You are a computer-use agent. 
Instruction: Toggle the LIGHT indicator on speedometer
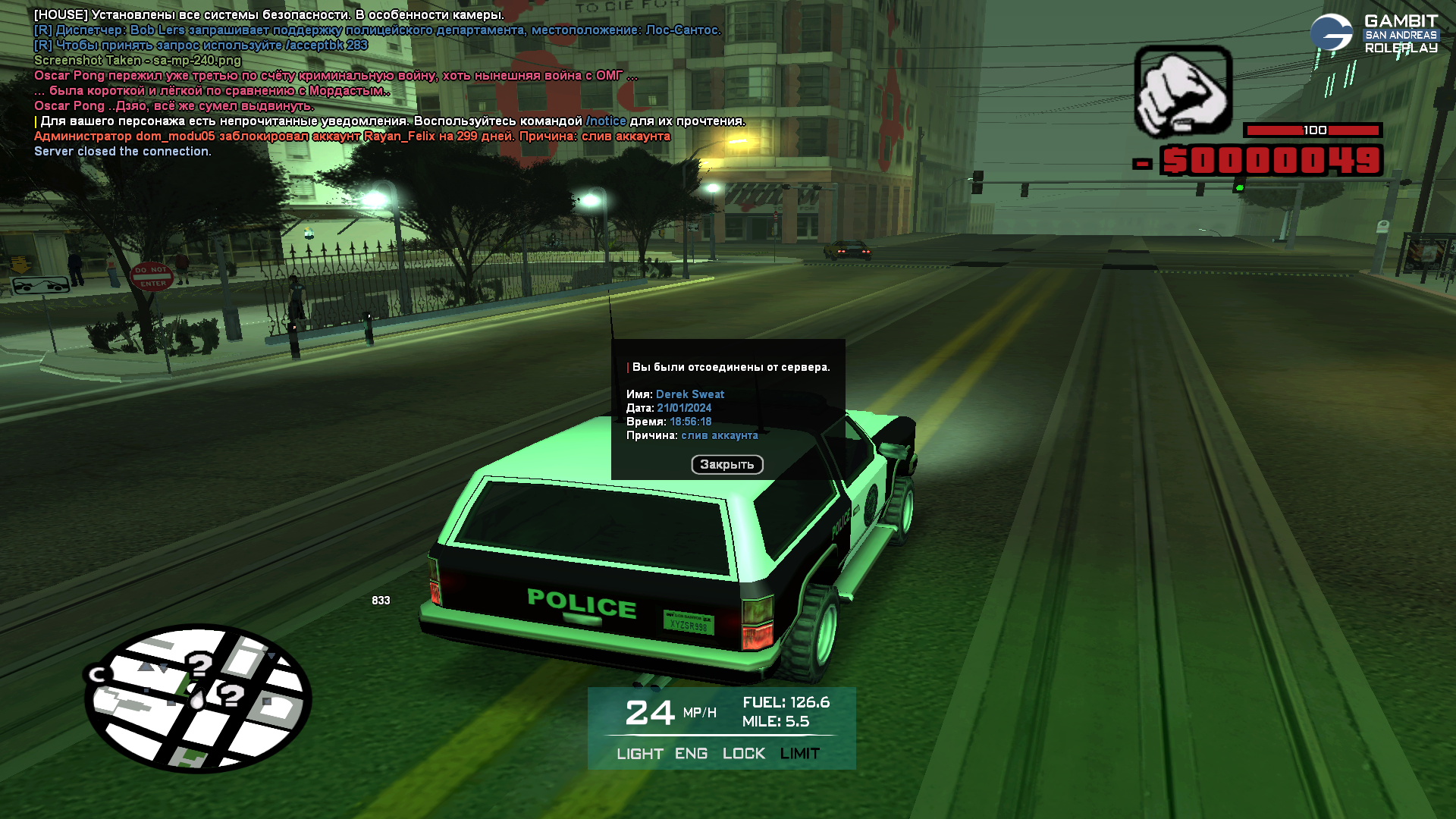[x=639, y=754]
